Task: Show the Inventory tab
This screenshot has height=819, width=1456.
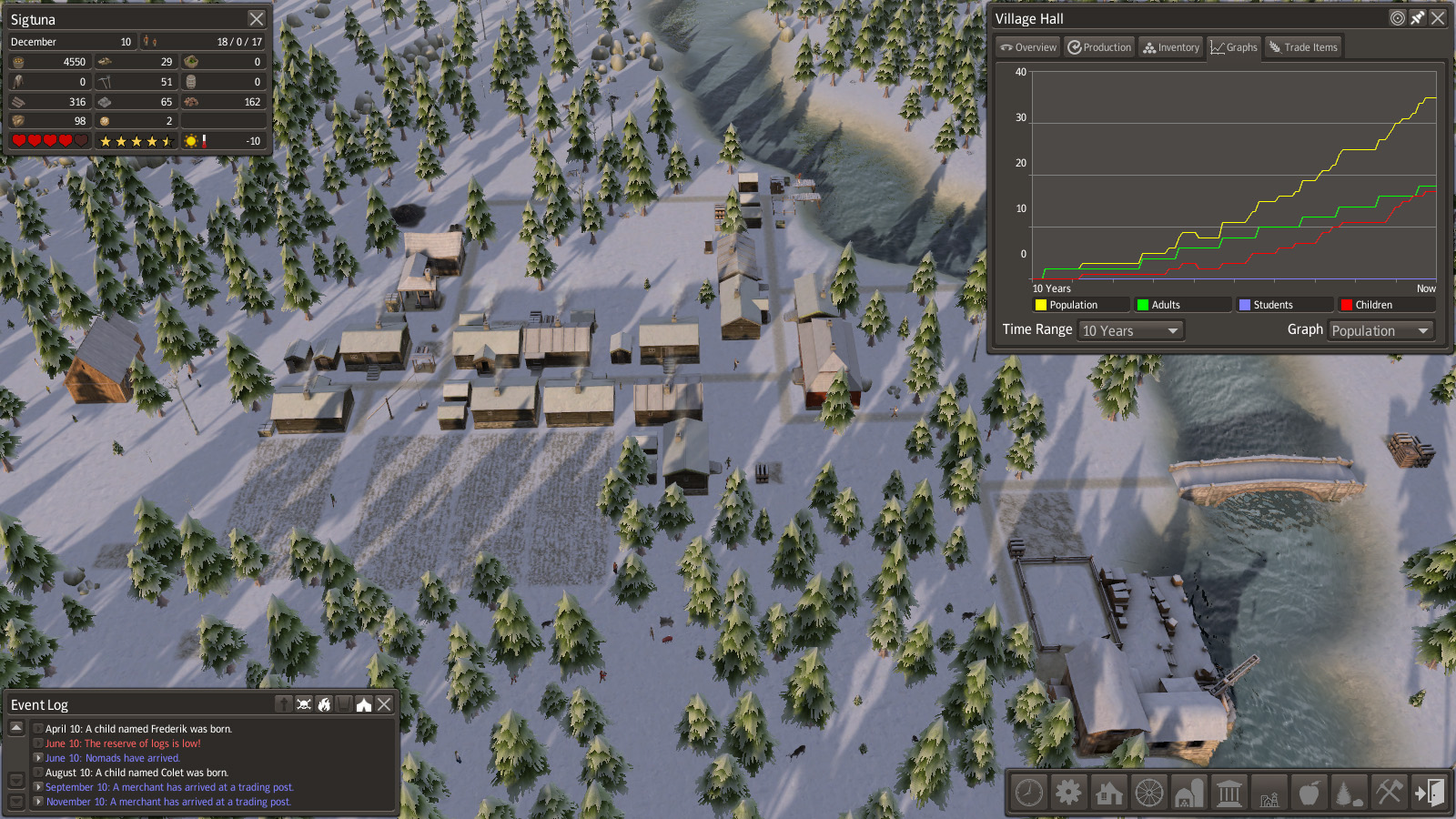Action: 1171,47
